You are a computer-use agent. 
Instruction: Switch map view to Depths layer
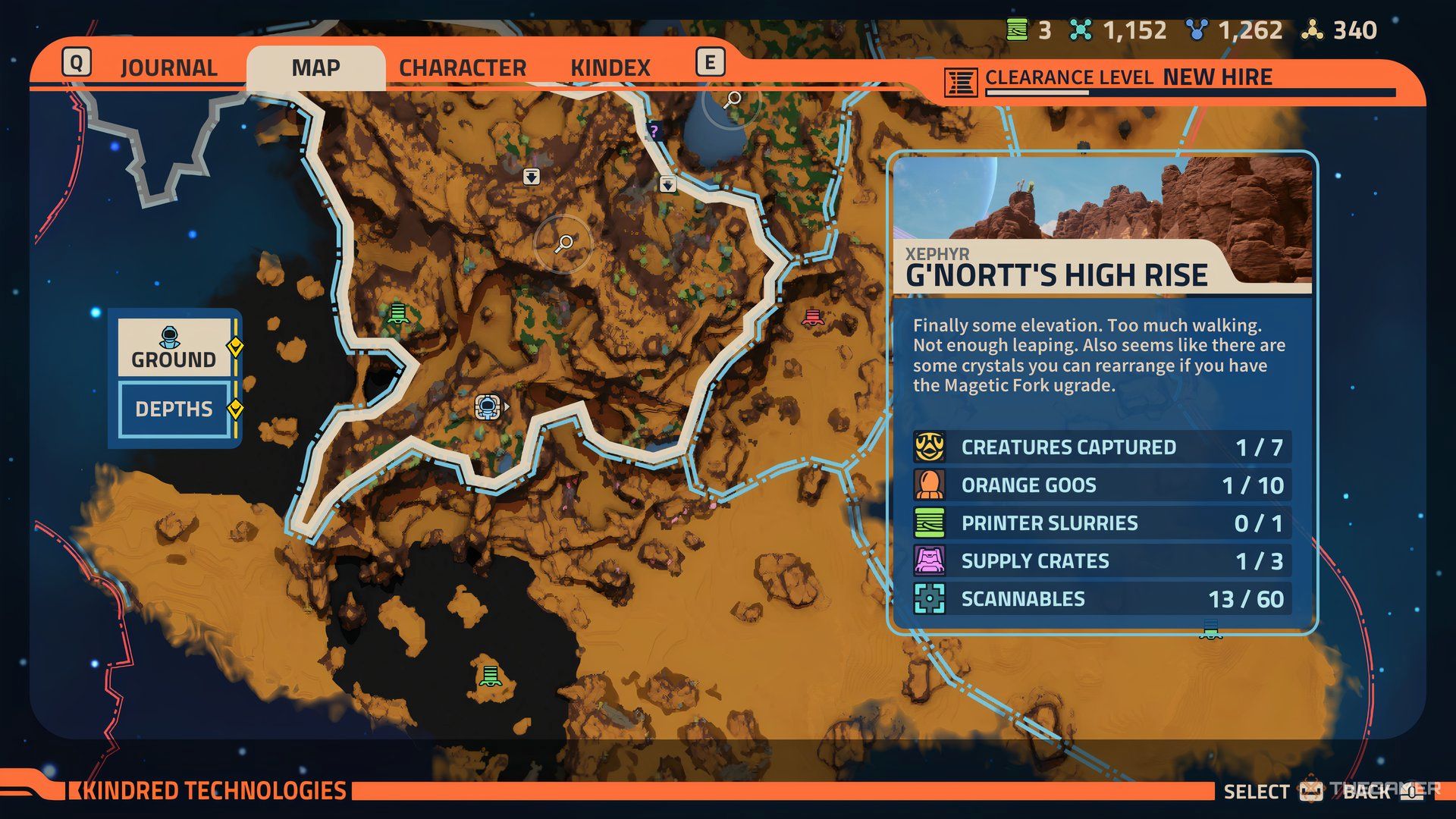click(x=174, y=409)
